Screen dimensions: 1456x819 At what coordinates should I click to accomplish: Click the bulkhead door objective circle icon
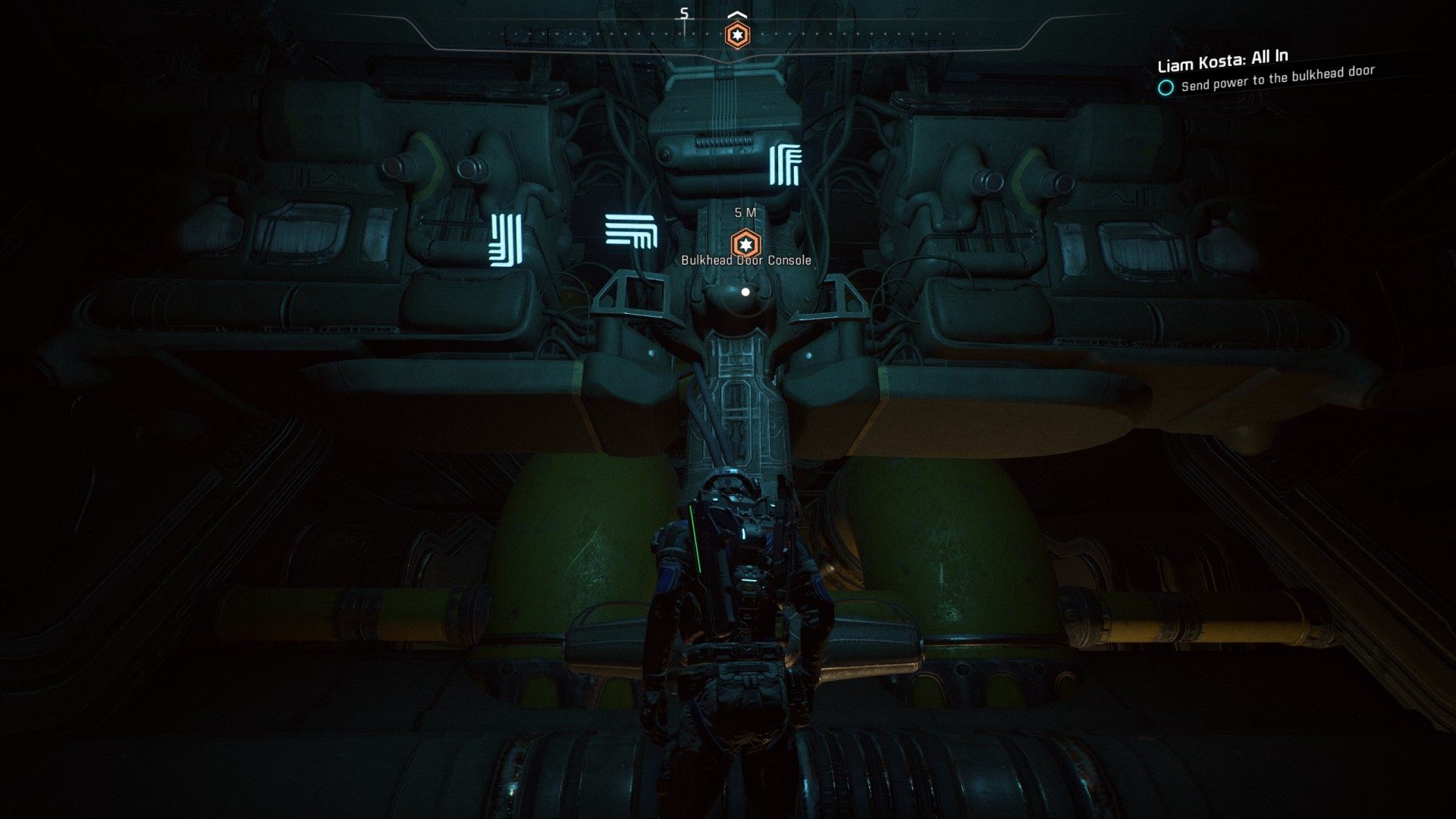click(x=1166, y=87)
